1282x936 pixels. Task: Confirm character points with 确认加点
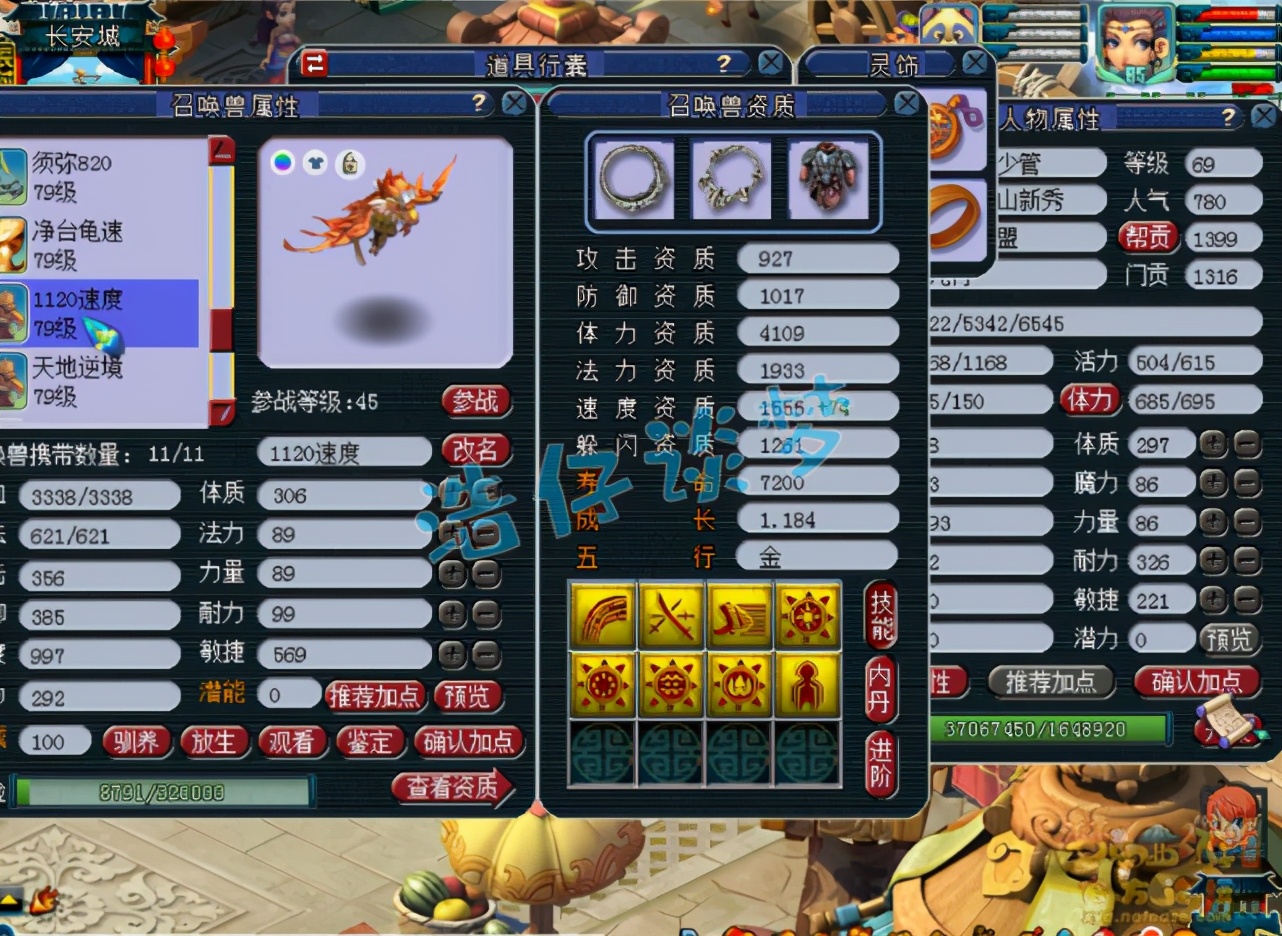[x=1196, y=682]
